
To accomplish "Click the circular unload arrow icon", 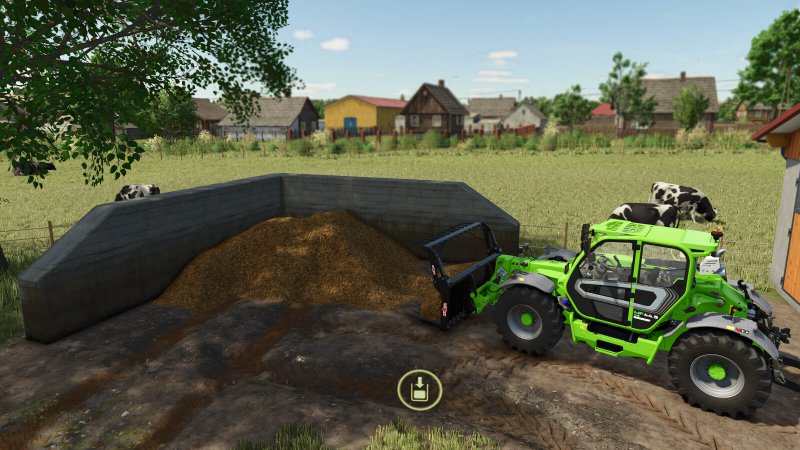I will click(419, 389).
